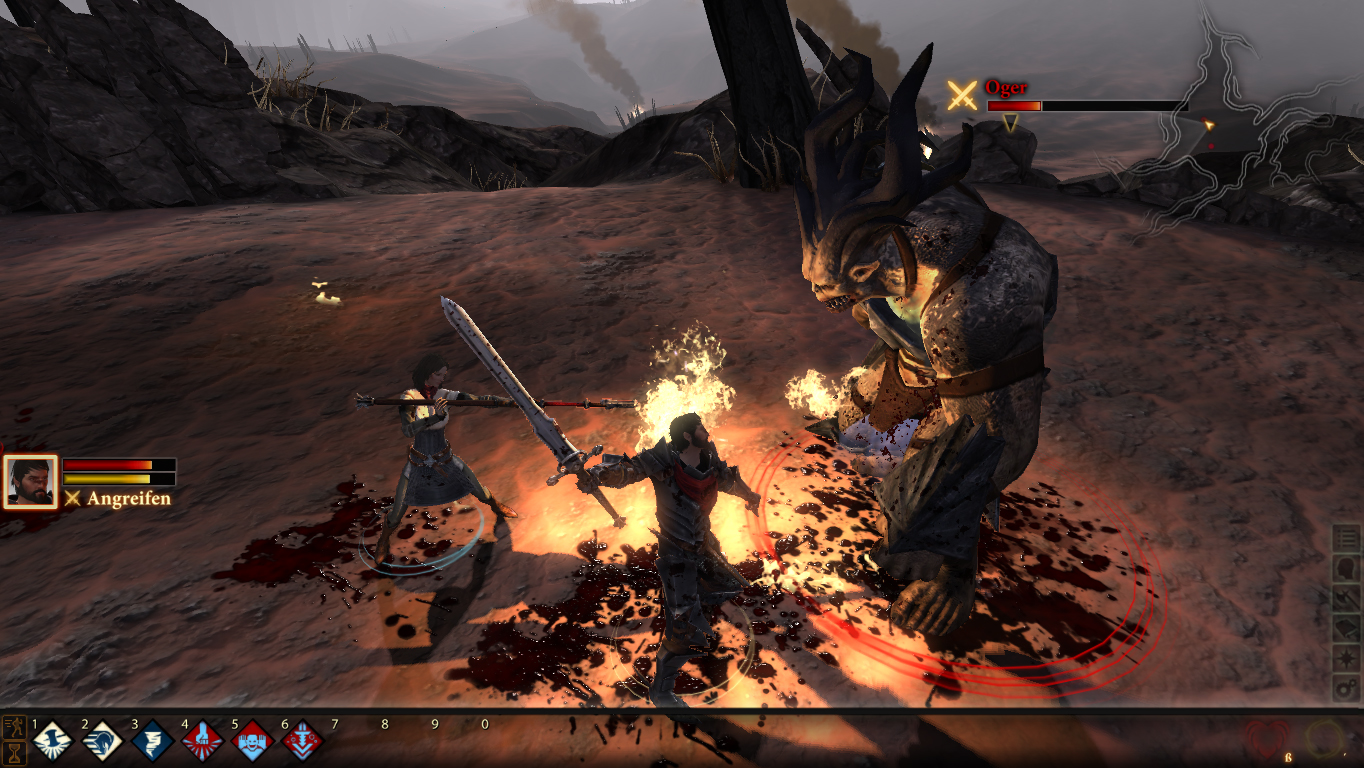Select the bearded hero's party portrait
Screen dimensions: 1364x768
30,482
